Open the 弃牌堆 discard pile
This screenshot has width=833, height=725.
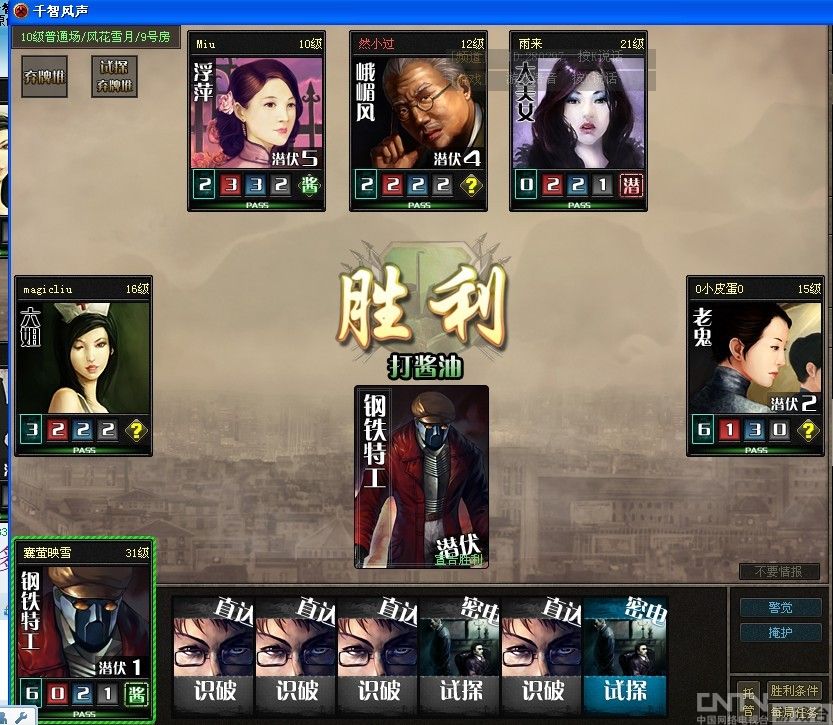(x=45, y=76)
